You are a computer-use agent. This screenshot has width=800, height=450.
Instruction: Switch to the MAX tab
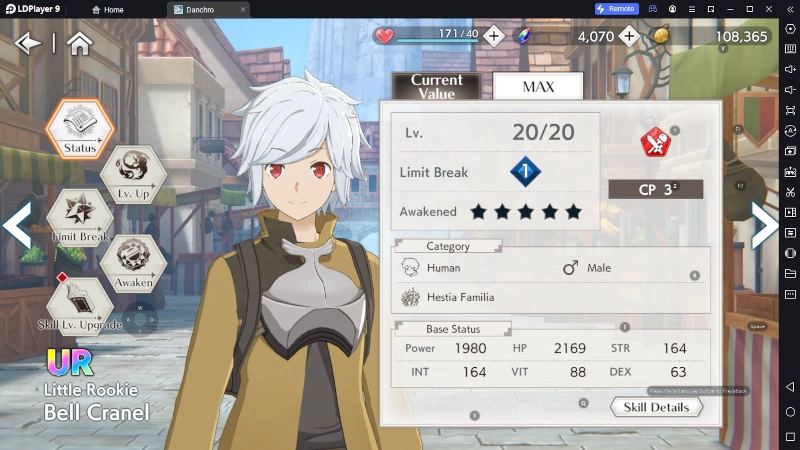538,86
